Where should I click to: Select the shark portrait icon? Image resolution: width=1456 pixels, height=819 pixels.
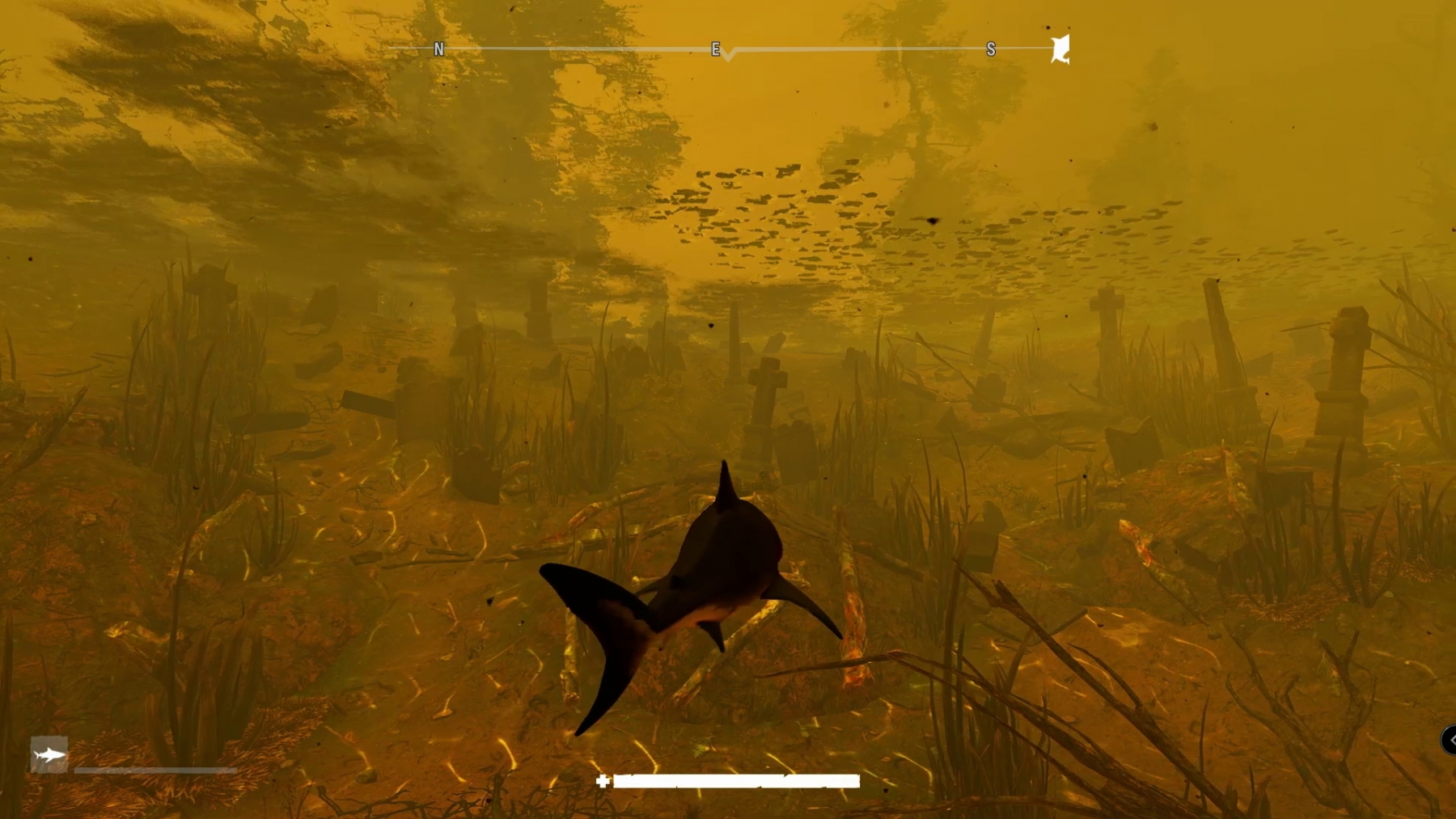(49, 755)
